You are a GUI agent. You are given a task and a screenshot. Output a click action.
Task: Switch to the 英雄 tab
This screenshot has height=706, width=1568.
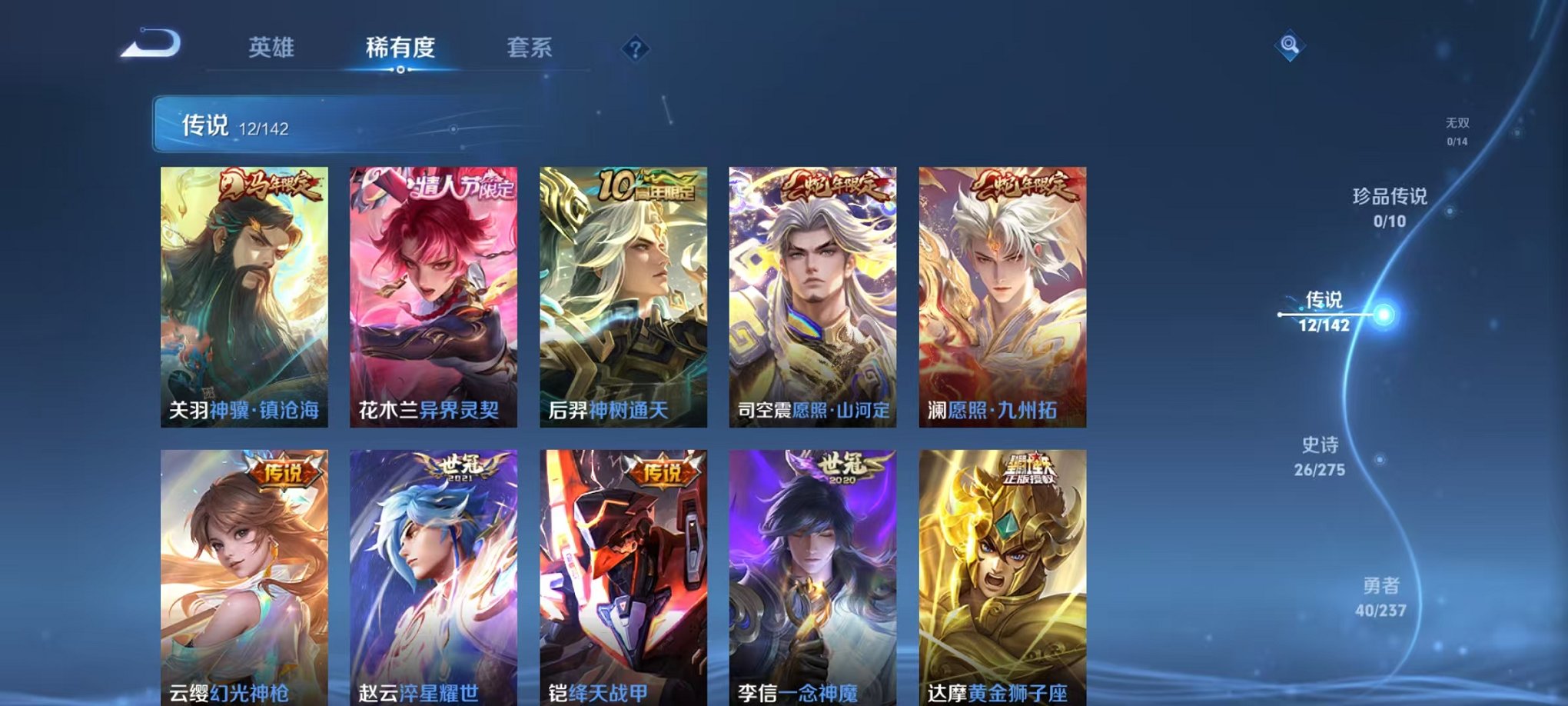tap(273, 48)
